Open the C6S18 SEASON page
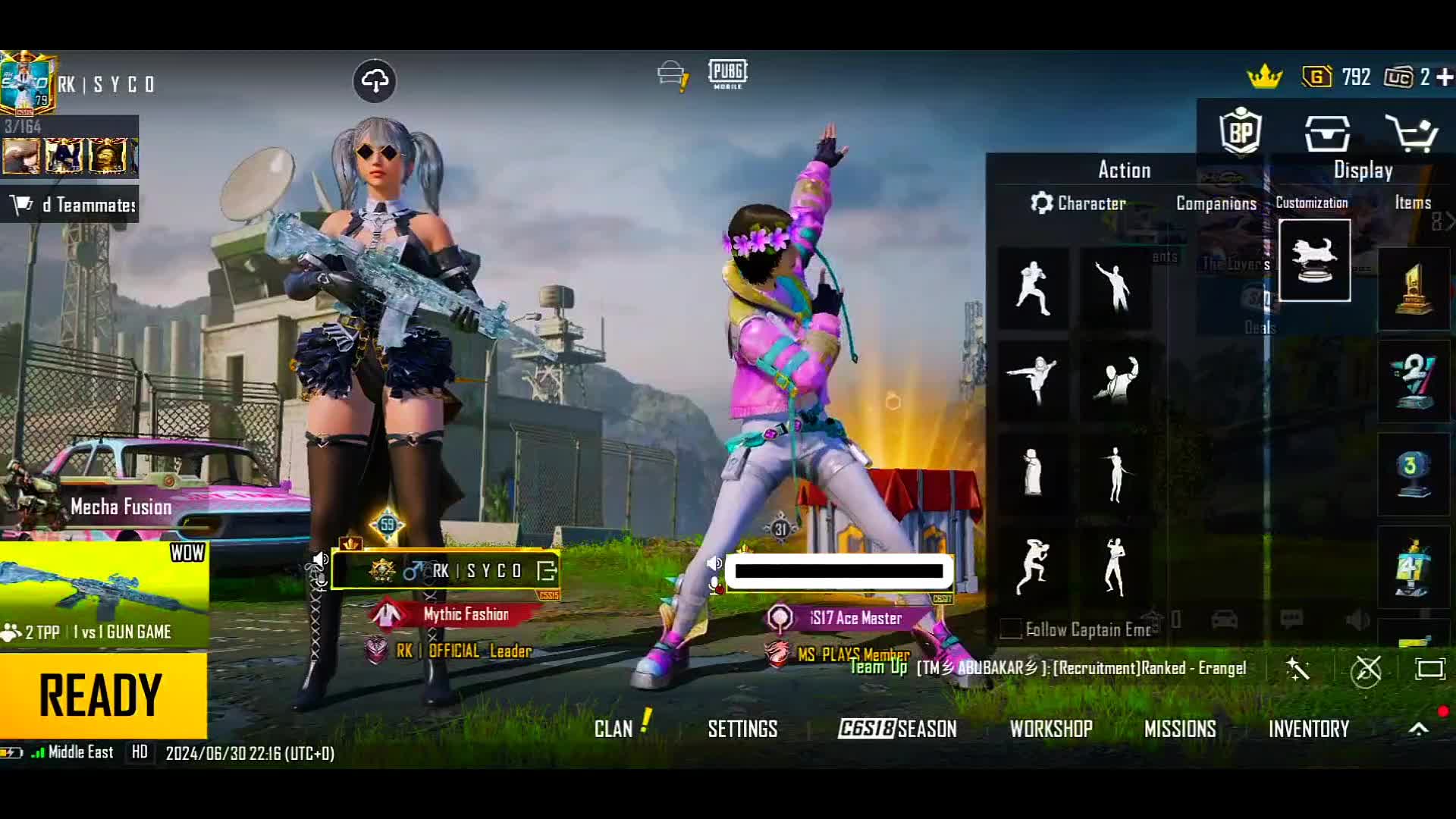This screenshot has height=819, width=1456. [897, 729]
